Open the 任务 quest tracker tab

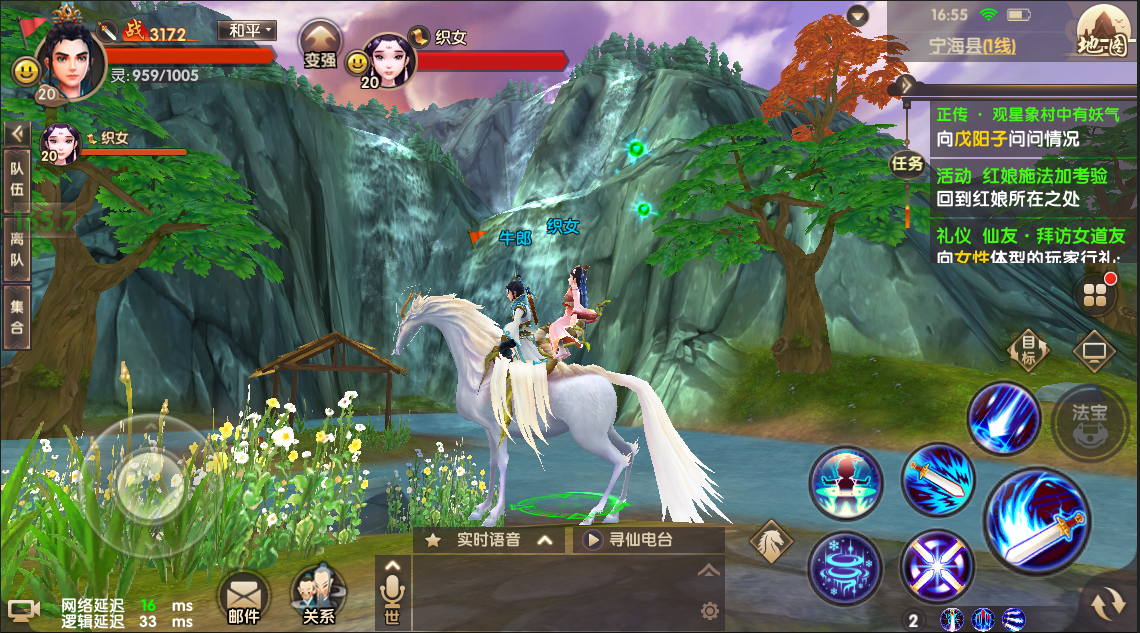pos(907,163)
